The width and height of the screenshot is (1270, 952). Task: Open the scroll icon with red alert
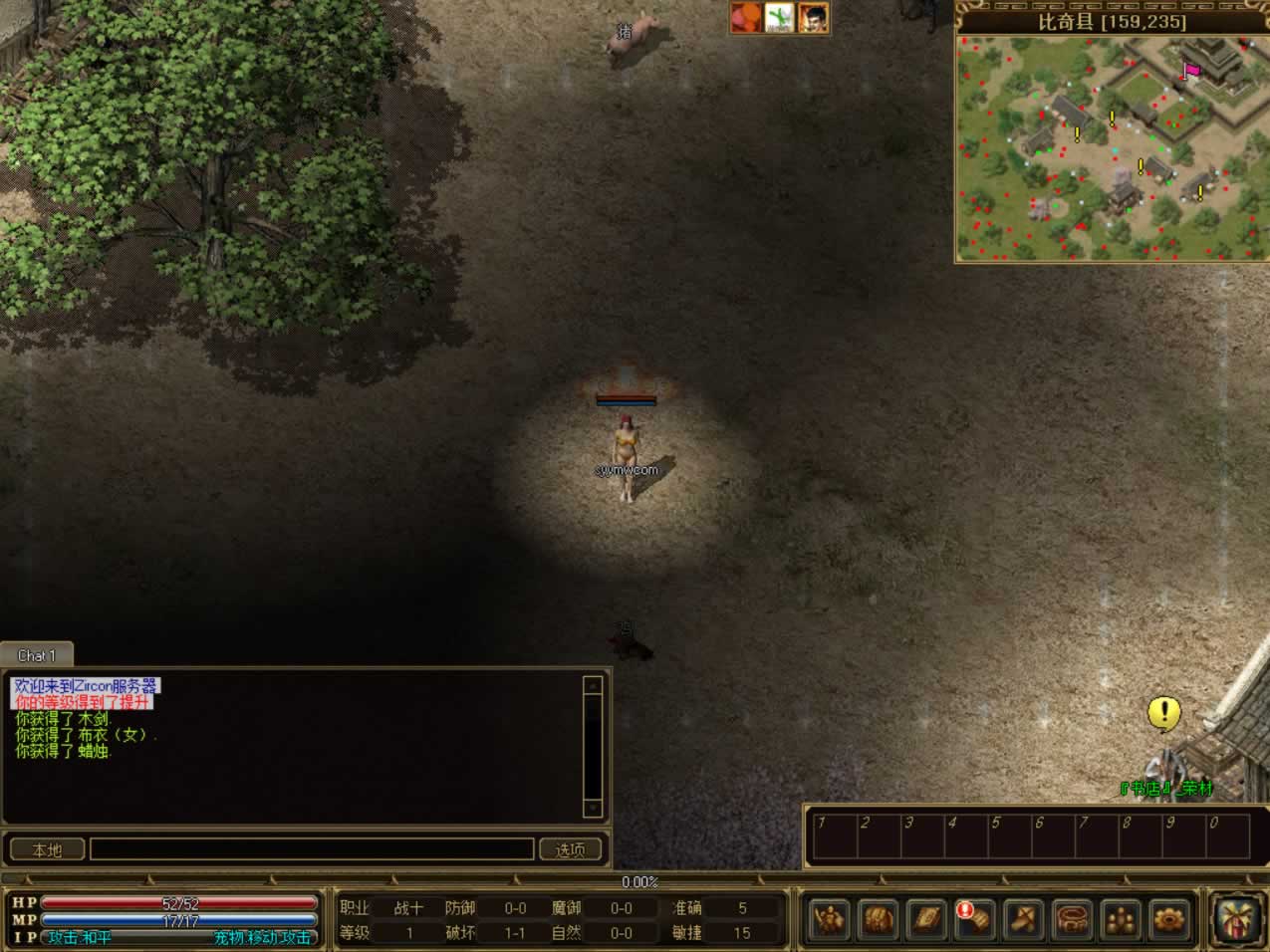[974, 918]
